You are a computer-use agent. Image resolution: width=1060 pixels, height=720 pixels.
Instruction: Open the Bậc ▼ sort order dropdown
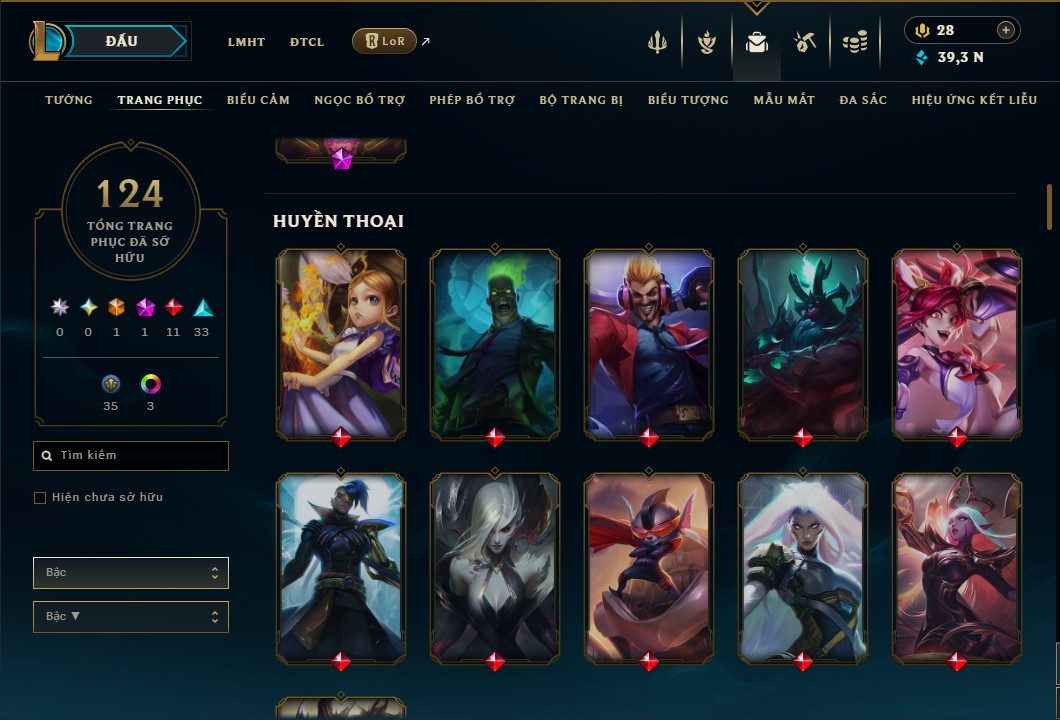[x=131, y=617]
